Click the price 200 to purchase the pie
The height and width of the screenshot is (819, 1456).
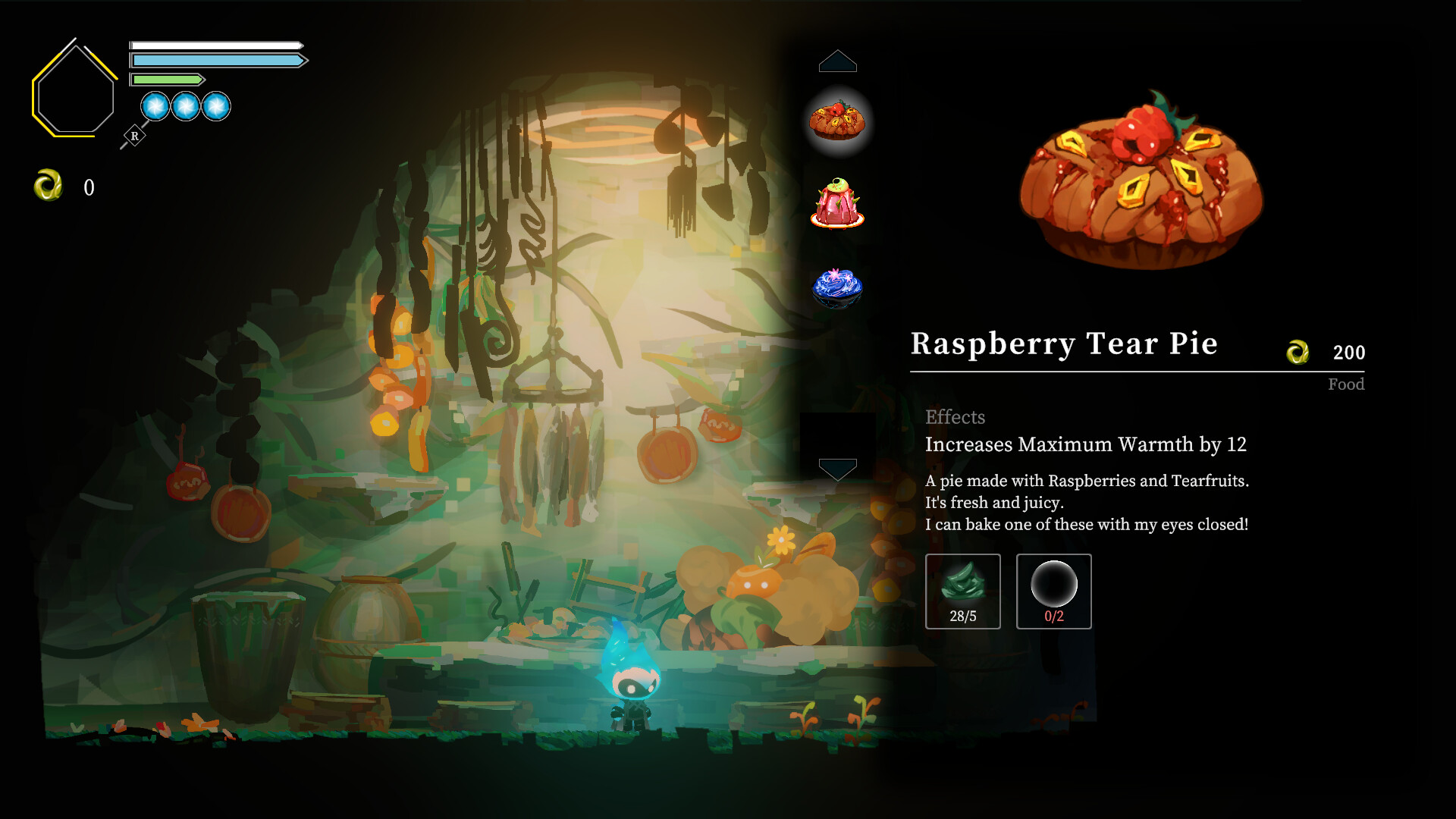click(1348, 352)
